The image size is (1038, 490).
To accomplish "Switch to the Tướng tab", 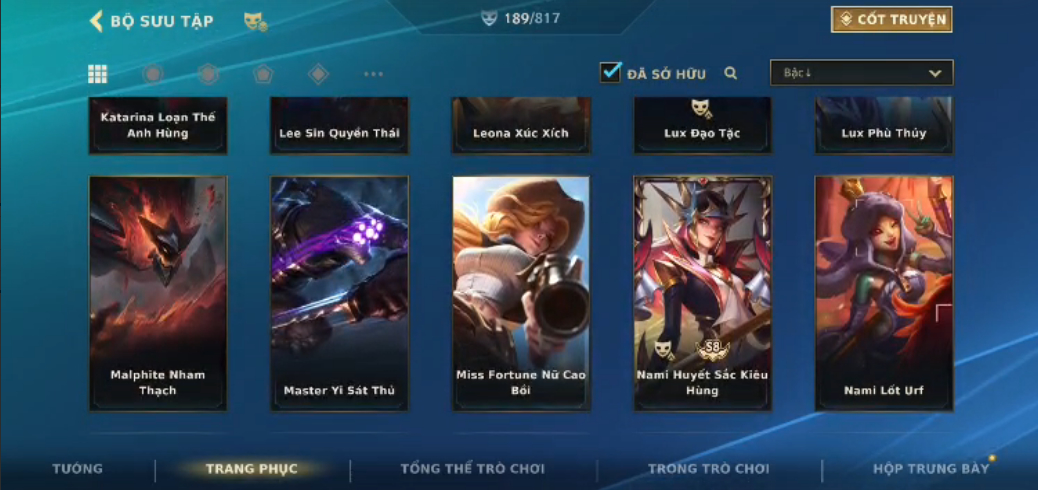I will point(77,469).
